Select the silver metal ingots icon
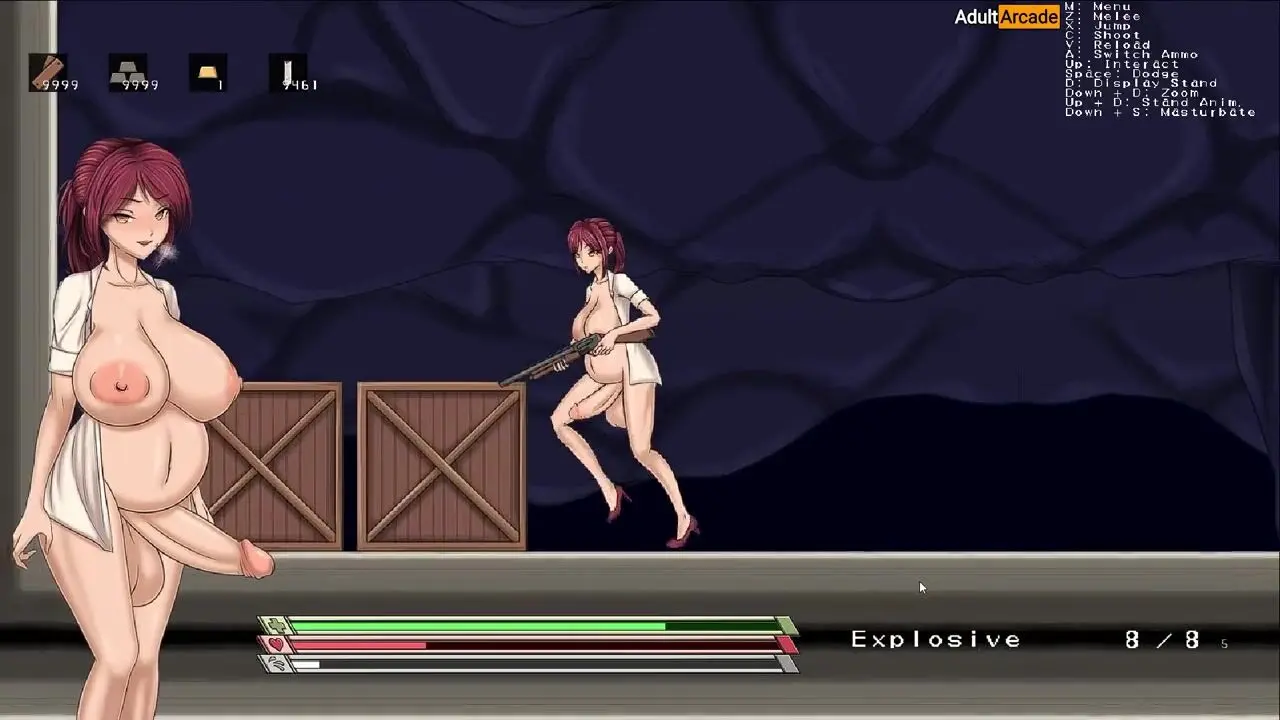 pyautogui.click(x=128, y=72)
